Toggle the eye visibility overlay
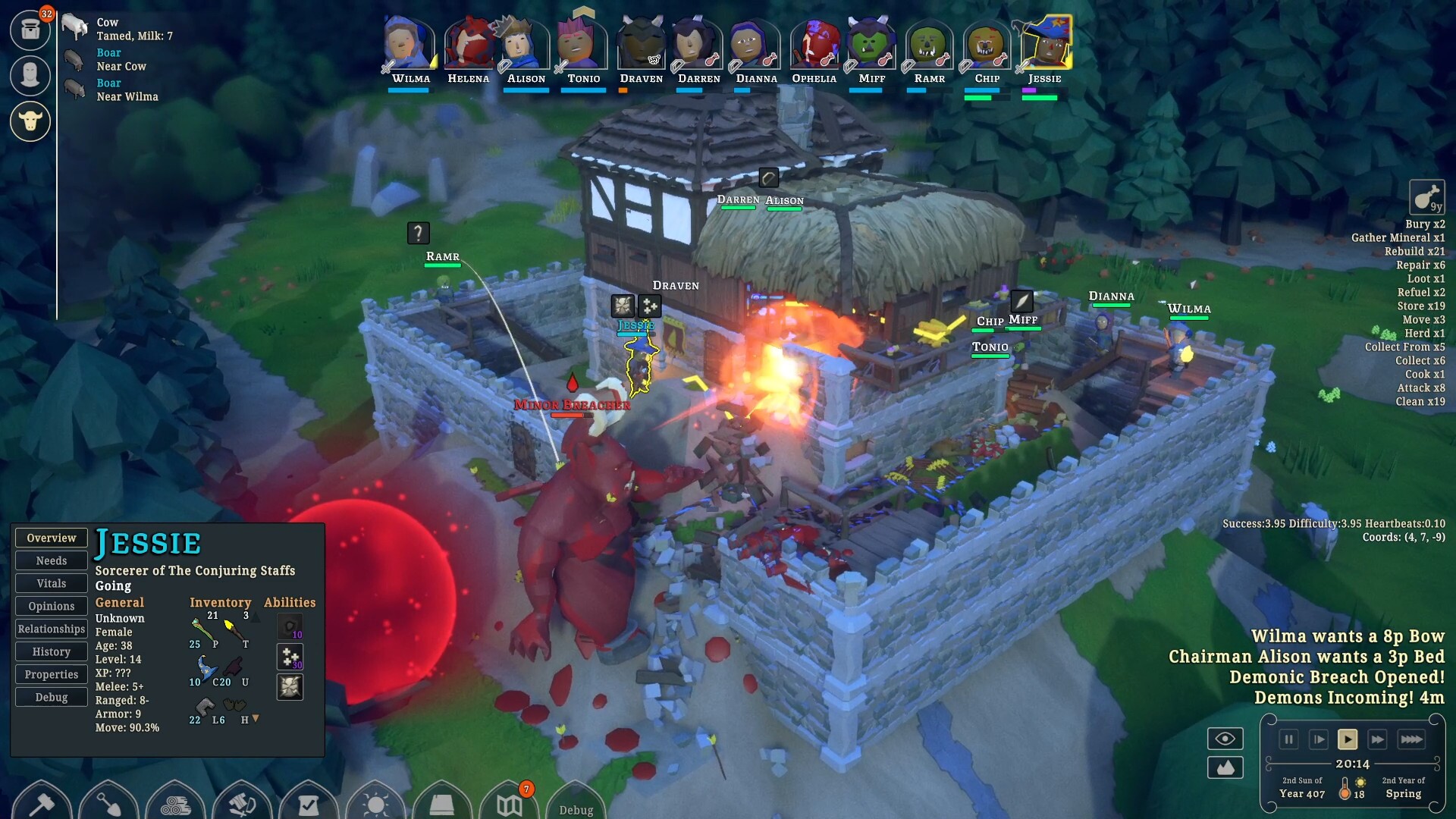Image resolution: width=1456 pixels, height=819 pixels. (1225, 739)
